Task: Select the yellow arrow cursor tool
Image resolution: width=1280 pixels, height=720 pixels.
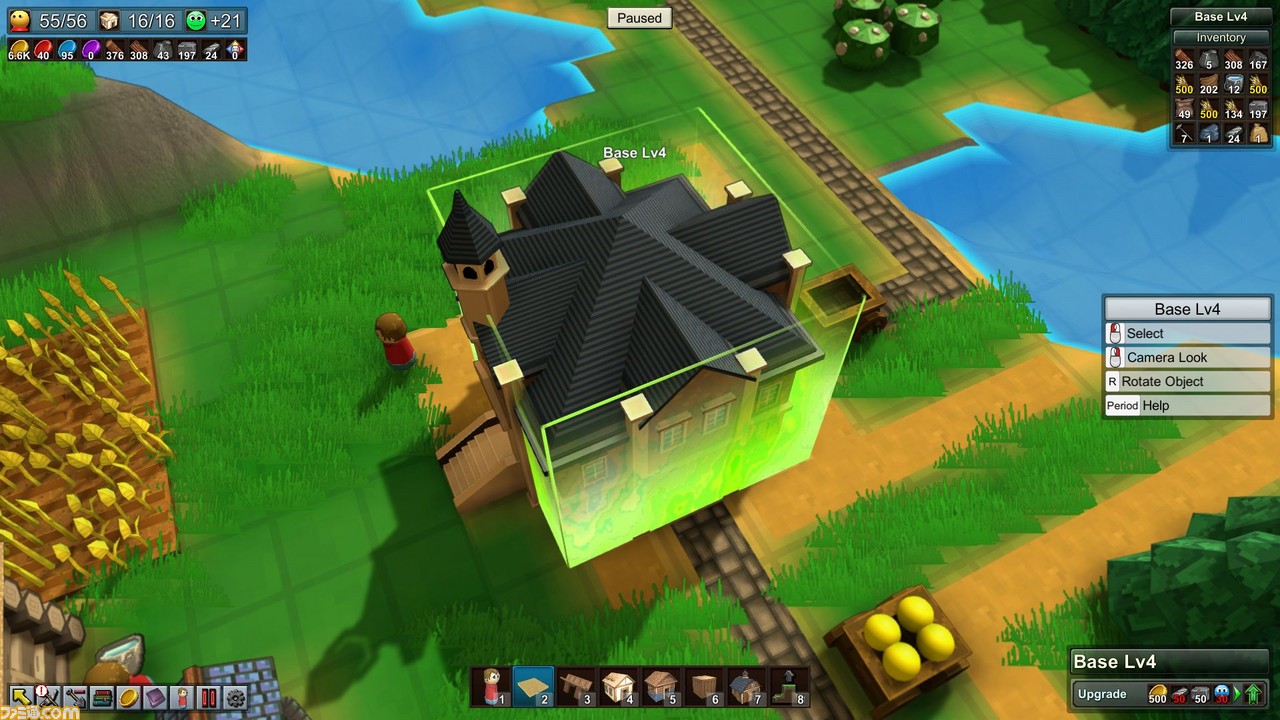Action: coord(20,697)
